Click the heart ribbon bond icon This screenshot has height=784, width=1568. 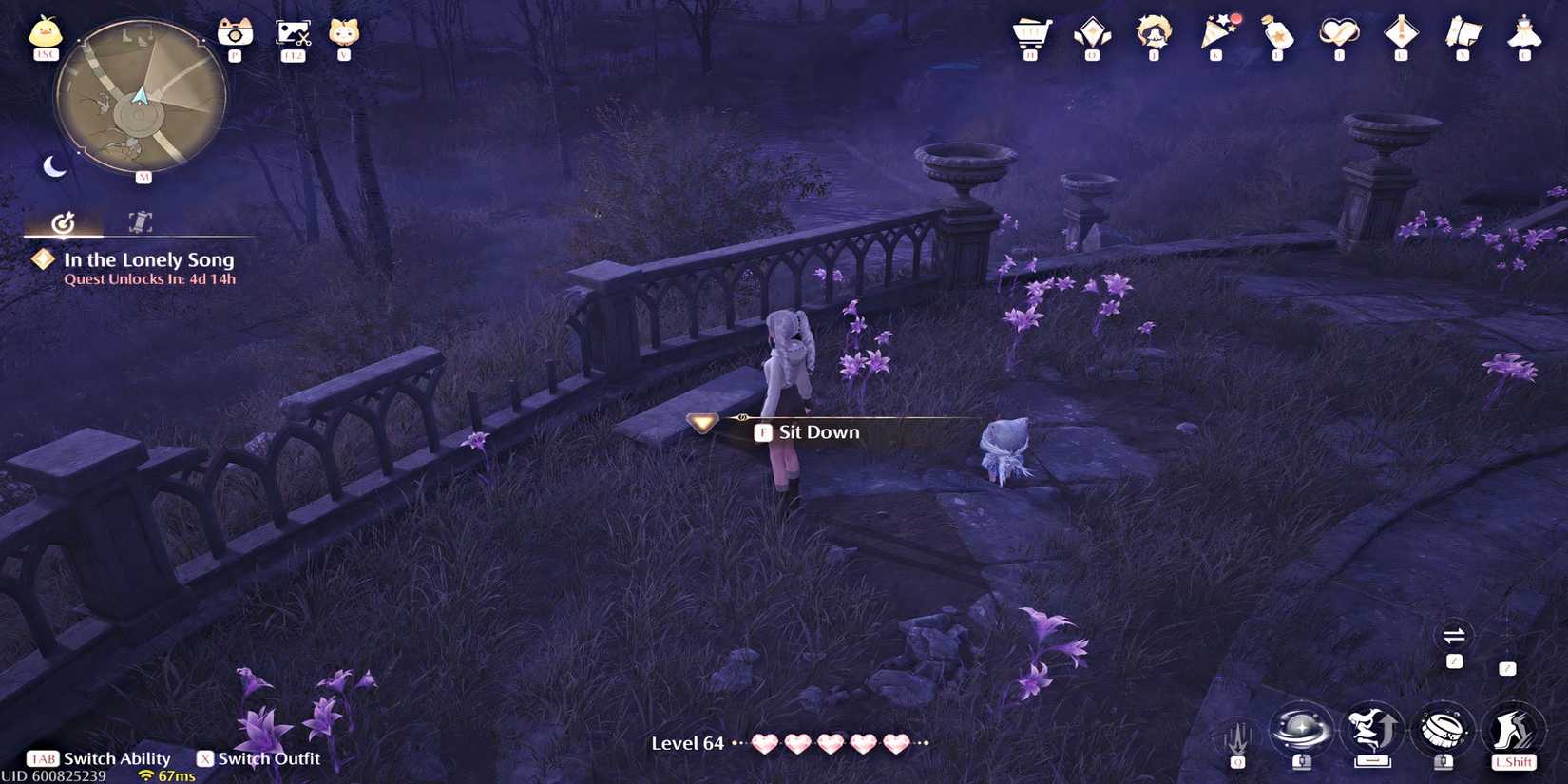tap(1338, 36)
